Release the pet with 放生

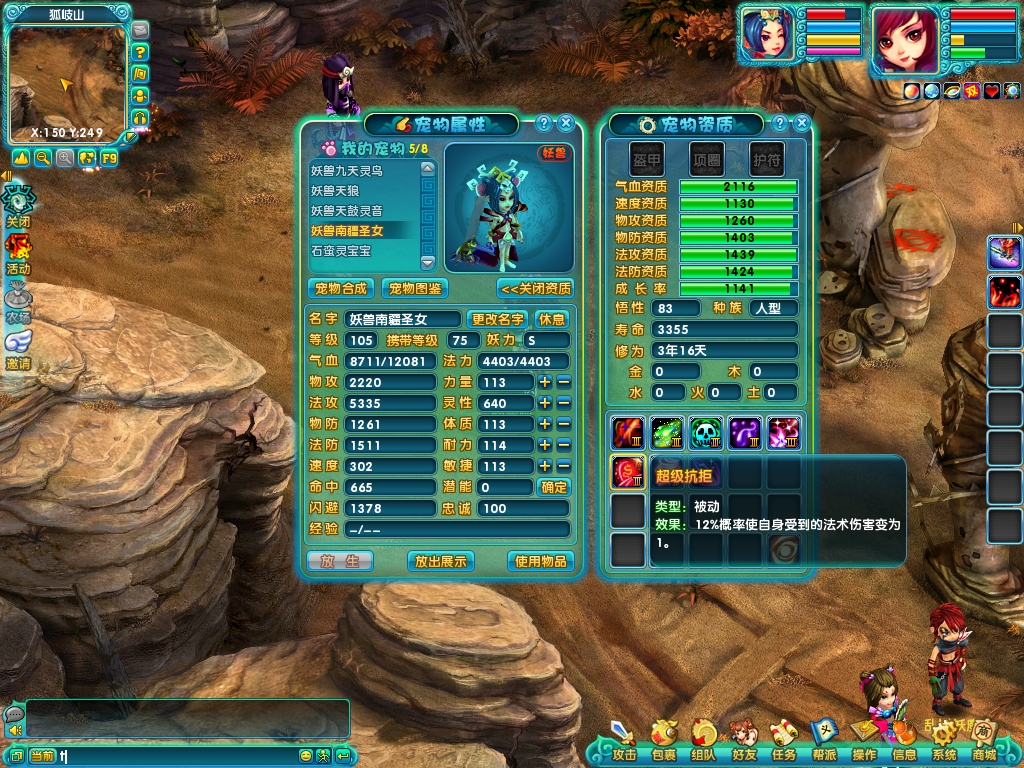coord(340,561)
